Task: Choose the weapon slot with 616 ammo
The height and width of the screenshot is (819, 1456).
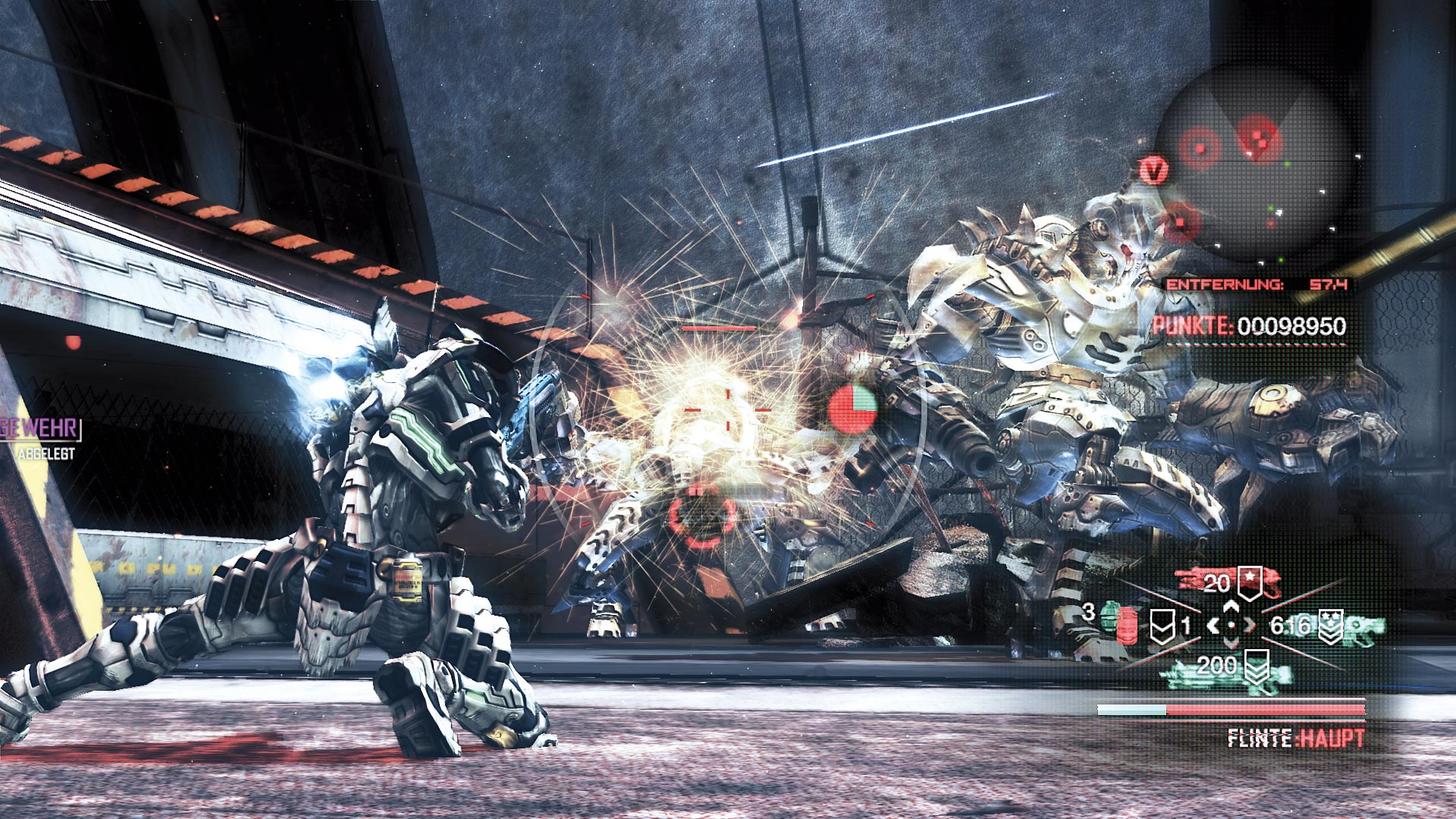Action: (x=1327, y=626)
